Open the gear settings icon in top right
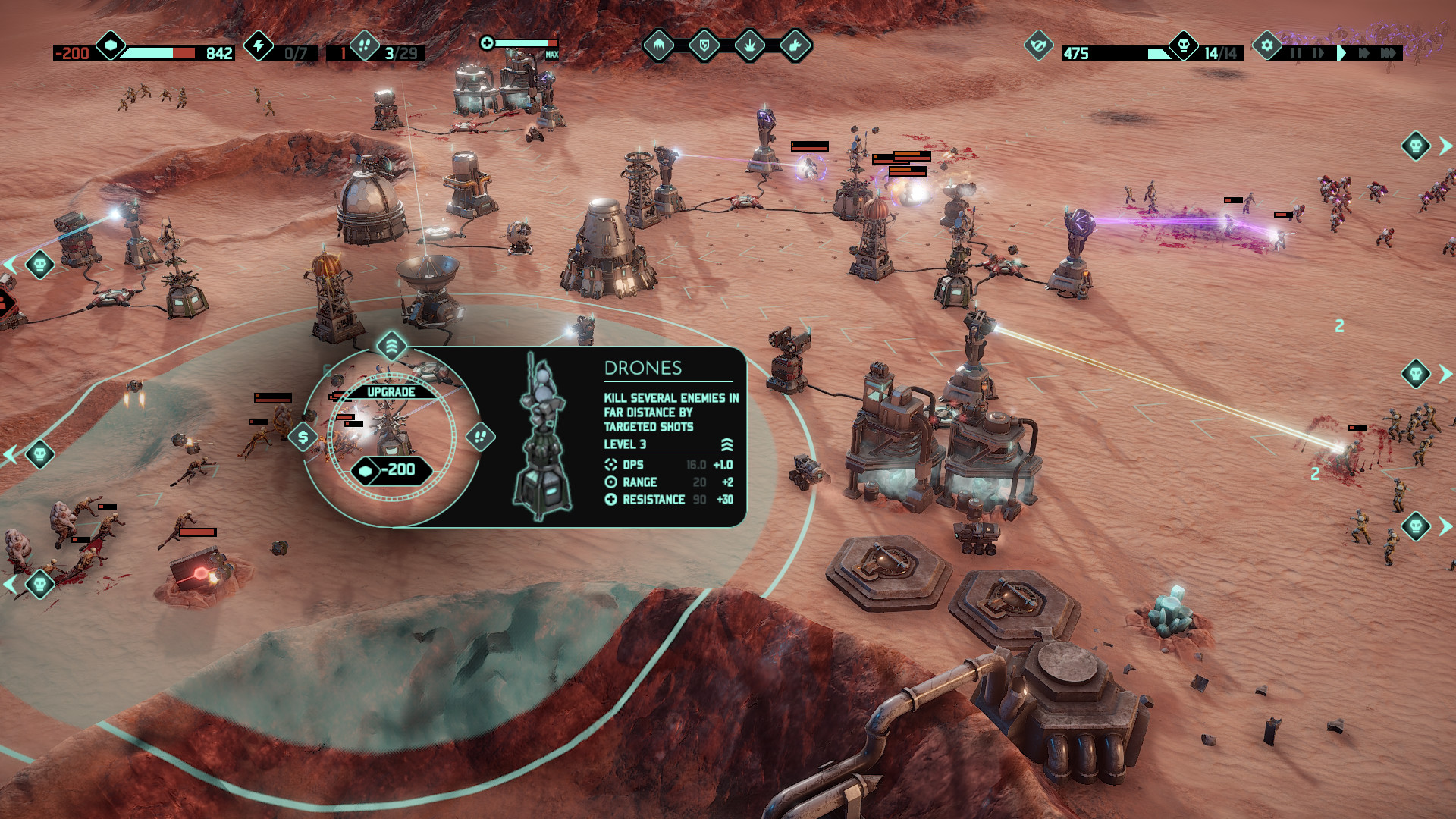This screenshot has height=819, width=1456. [1266, 45]
